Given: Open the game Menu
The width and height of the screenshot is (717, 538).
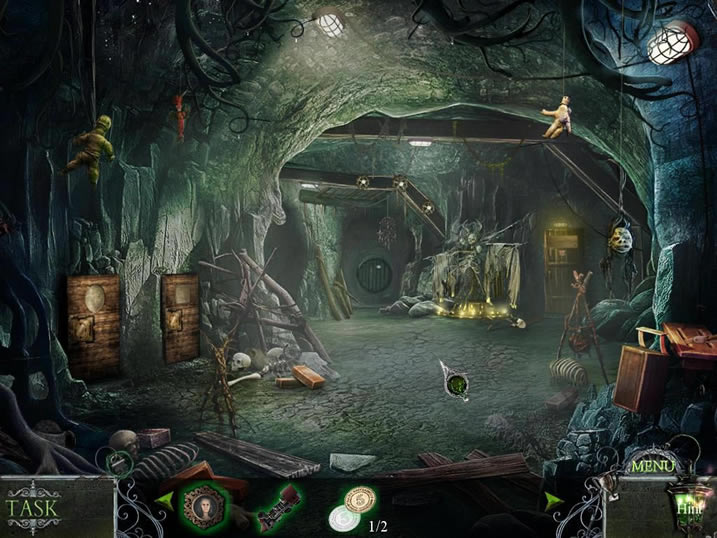Looking at the screenshot, I should pos(652,466).
